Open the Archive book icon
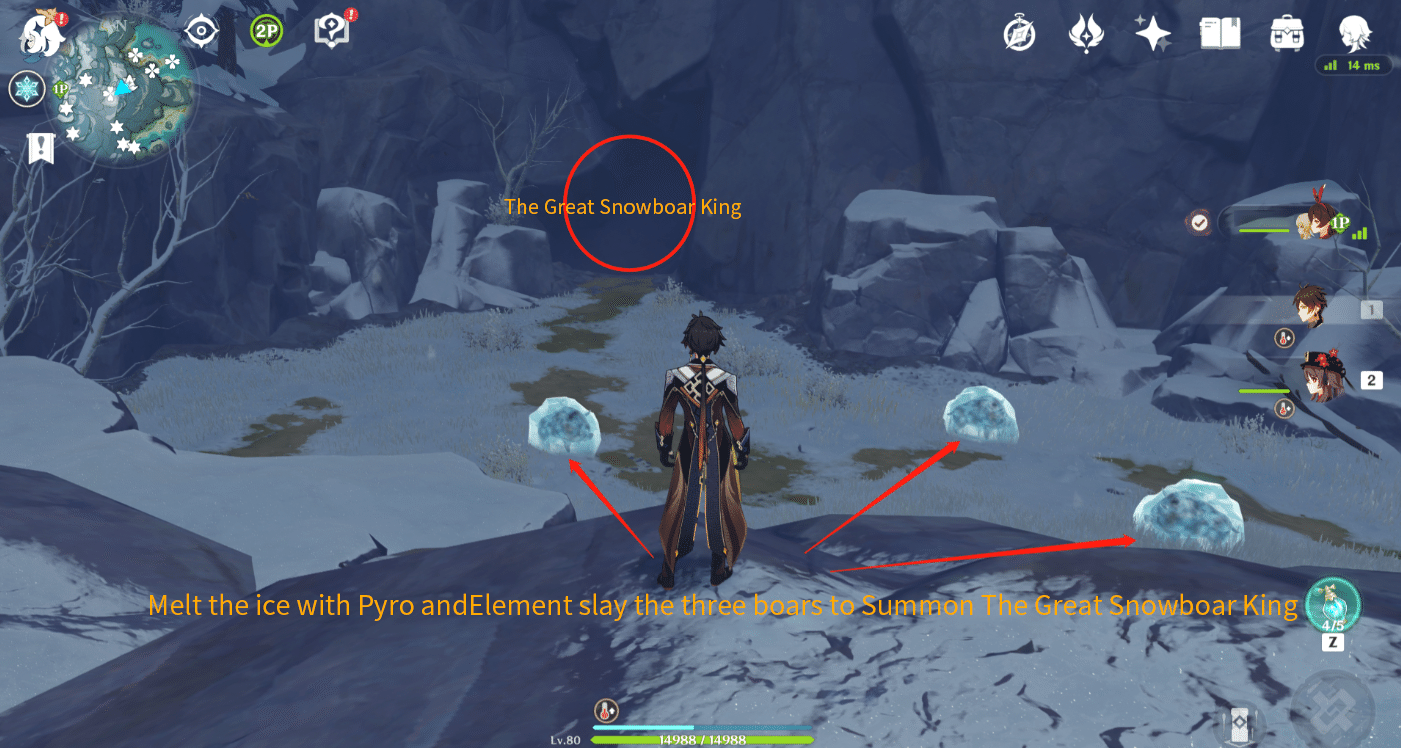The width and height of the screenshot is (1401, 748). (x=1219, y=33)
